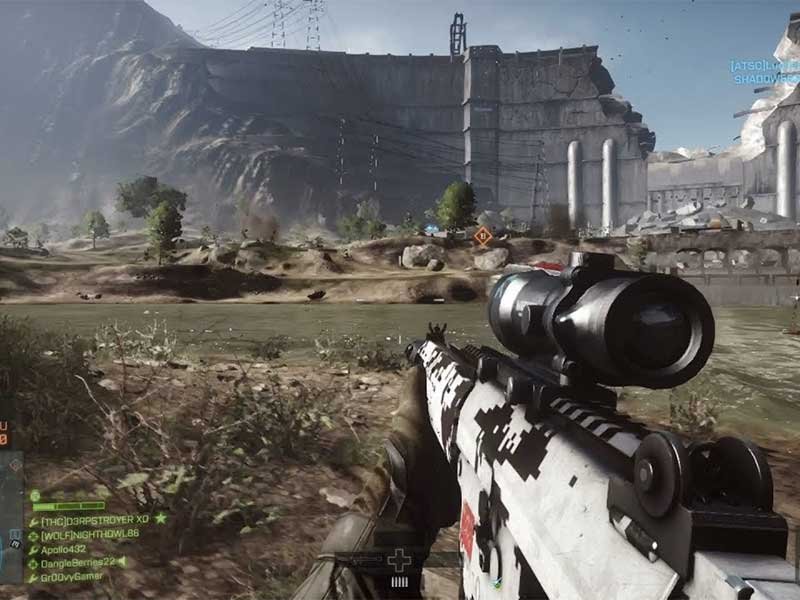The width and height of the screenshot is (800, 600).
Task: Select squad member Apollo432
Action: 64,549
